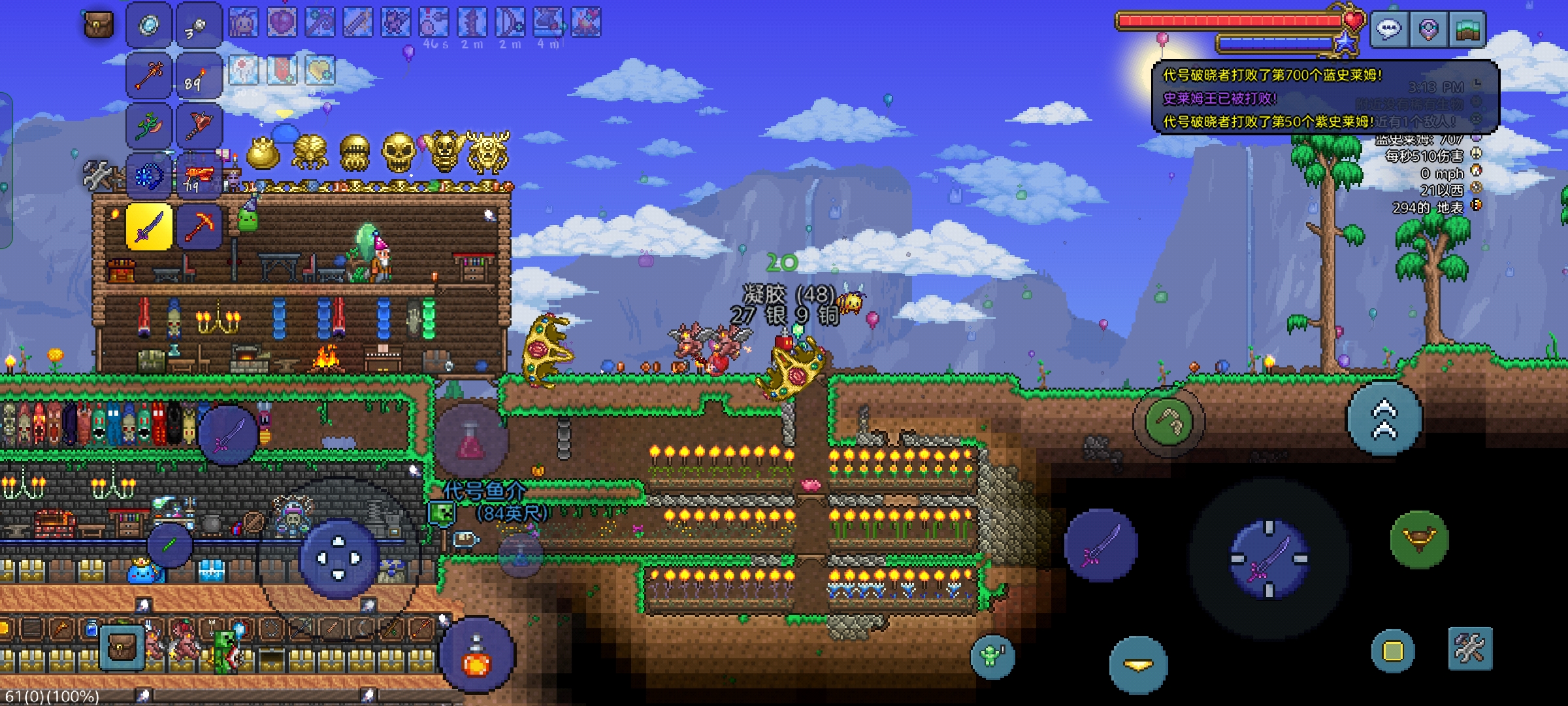This screenshot has height=706, width=1568.
Task: Use the grappling hook button
Action: click(x=1169, y=422)
